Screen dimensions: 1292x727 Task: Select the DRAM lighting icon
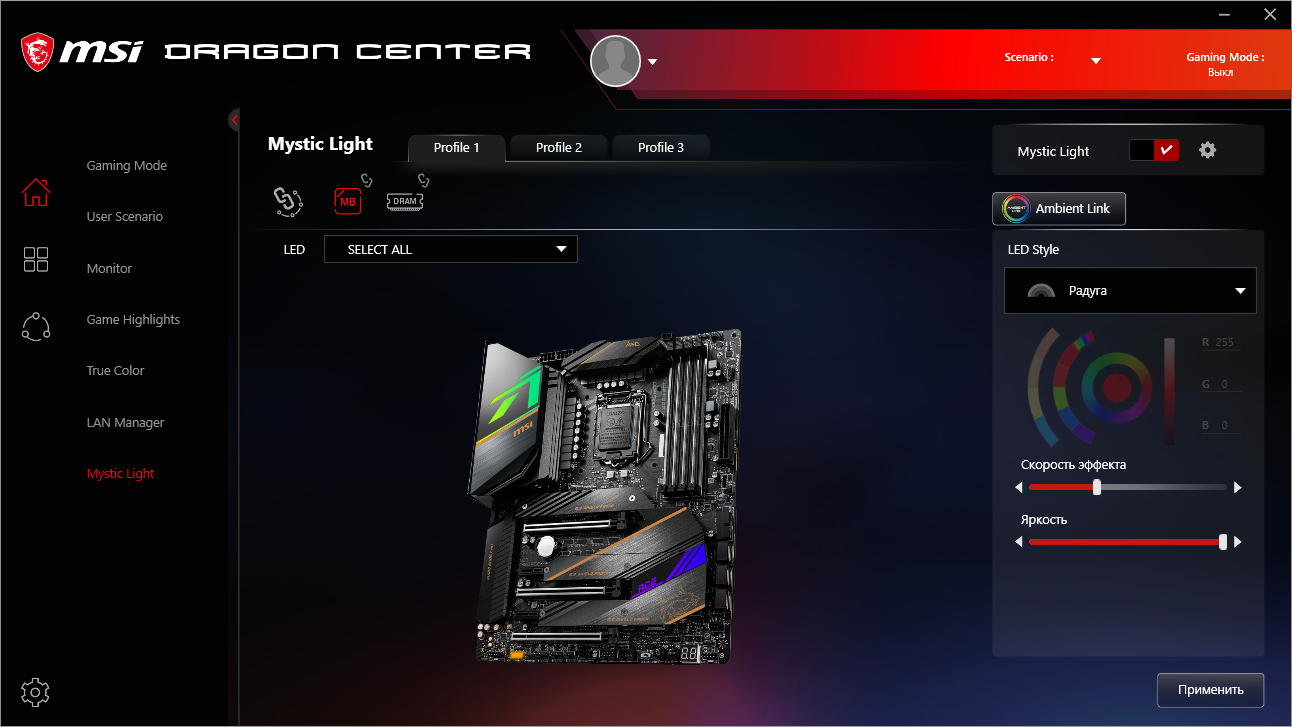click(x=404, y=201)
